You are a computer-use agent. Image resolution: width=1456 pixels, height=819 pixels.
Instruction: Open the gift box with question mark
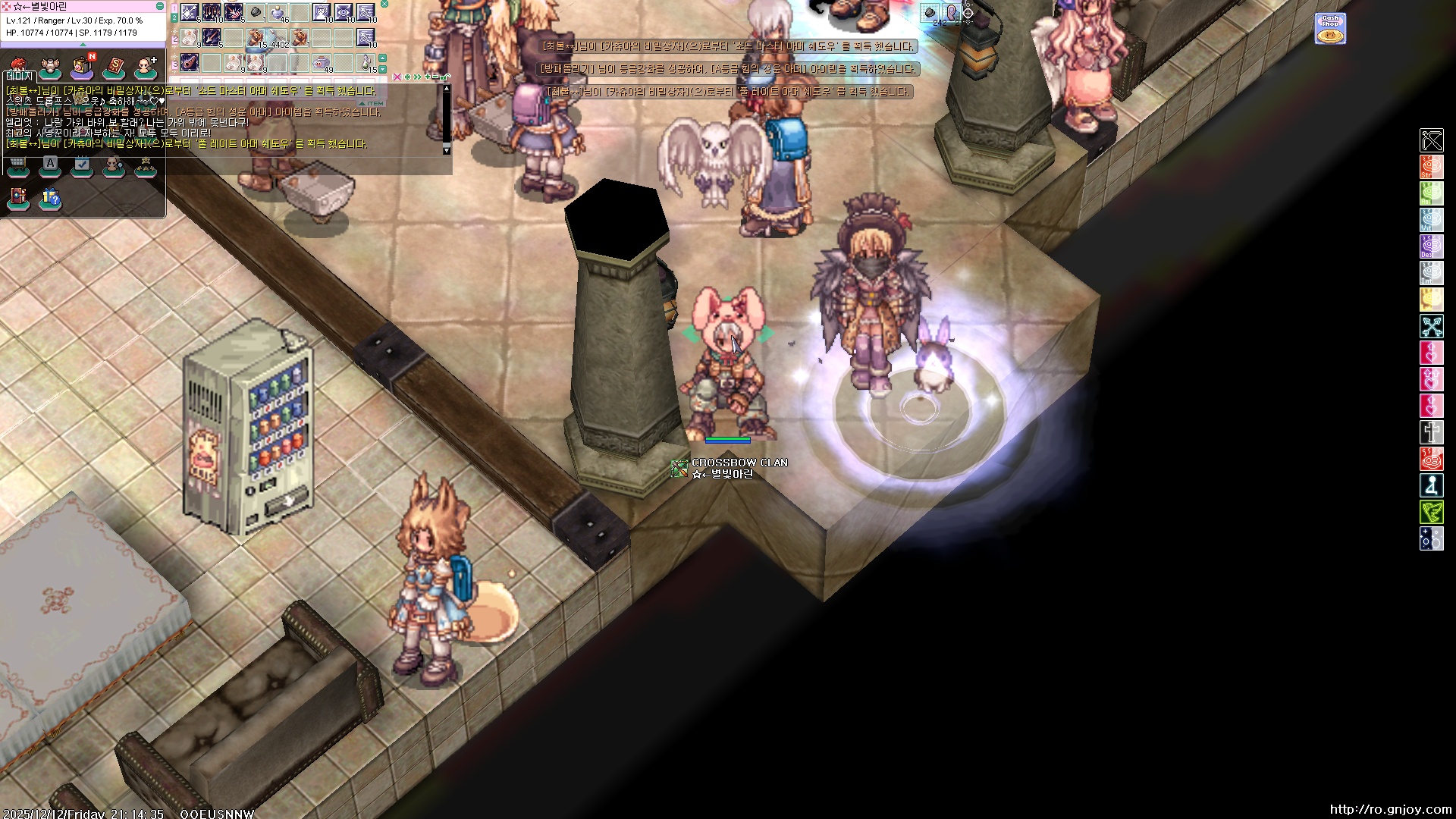click(x=50, y=198)
